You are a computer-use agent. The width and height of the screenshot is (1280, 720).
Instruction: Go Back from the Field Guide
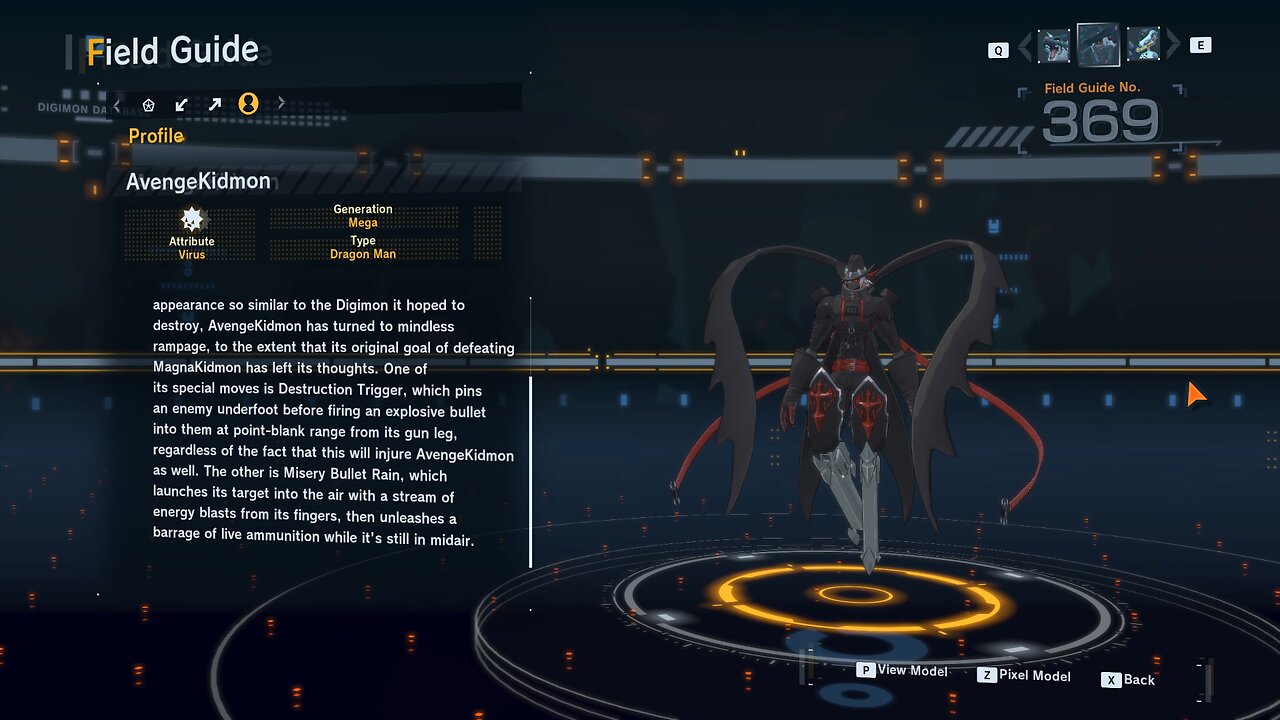[1129, 680]
